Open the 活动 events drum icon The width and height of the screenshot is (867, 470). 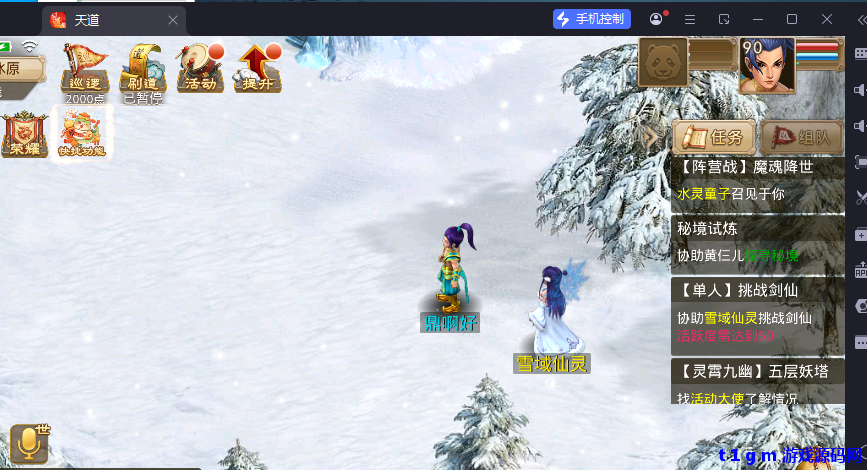(199, 70)
